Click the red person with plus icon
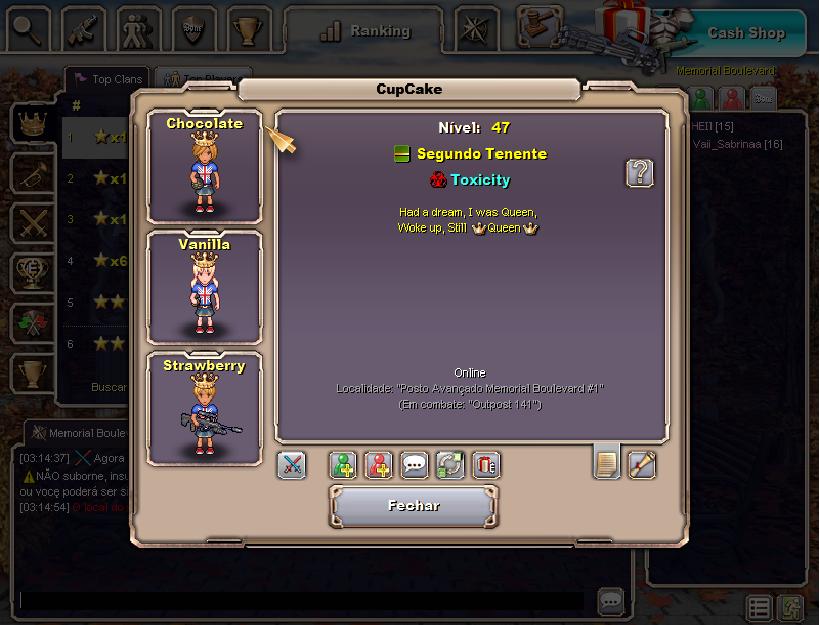The image size is (820, 625). [x=379, y=465]
